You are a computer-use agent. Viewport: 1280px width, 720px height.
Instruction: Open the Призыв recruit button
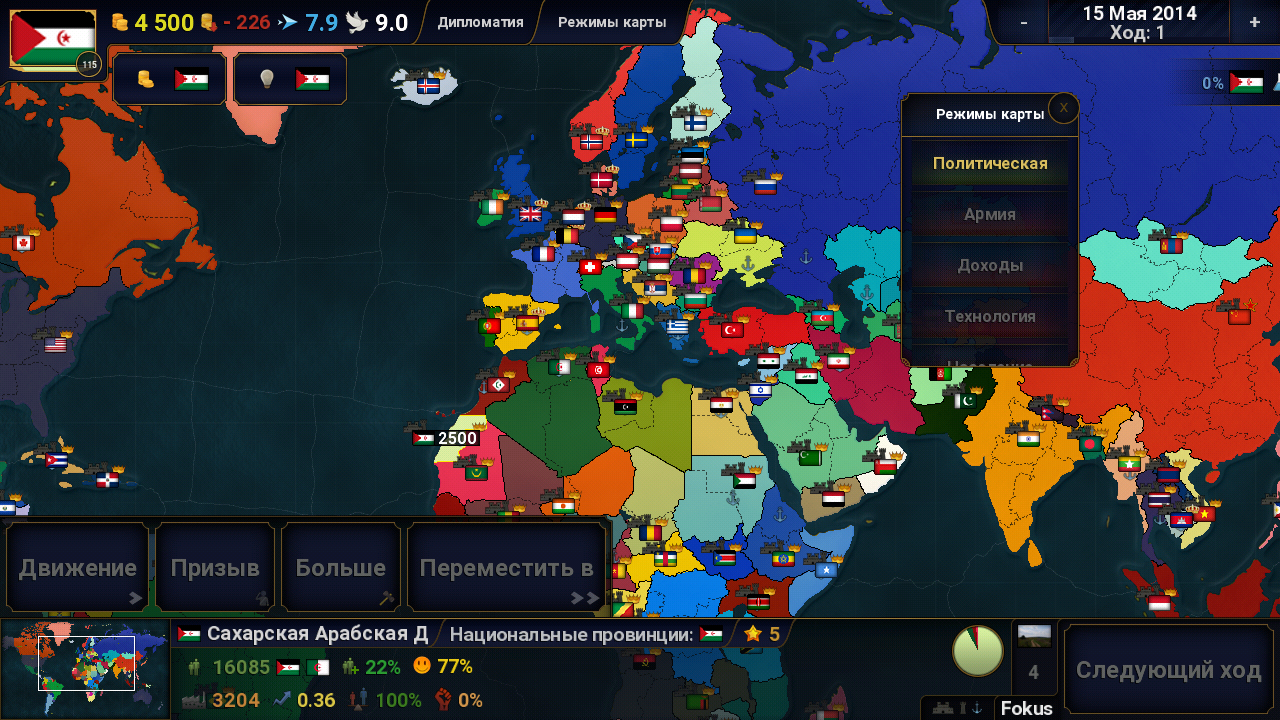[x=215, y=568]
